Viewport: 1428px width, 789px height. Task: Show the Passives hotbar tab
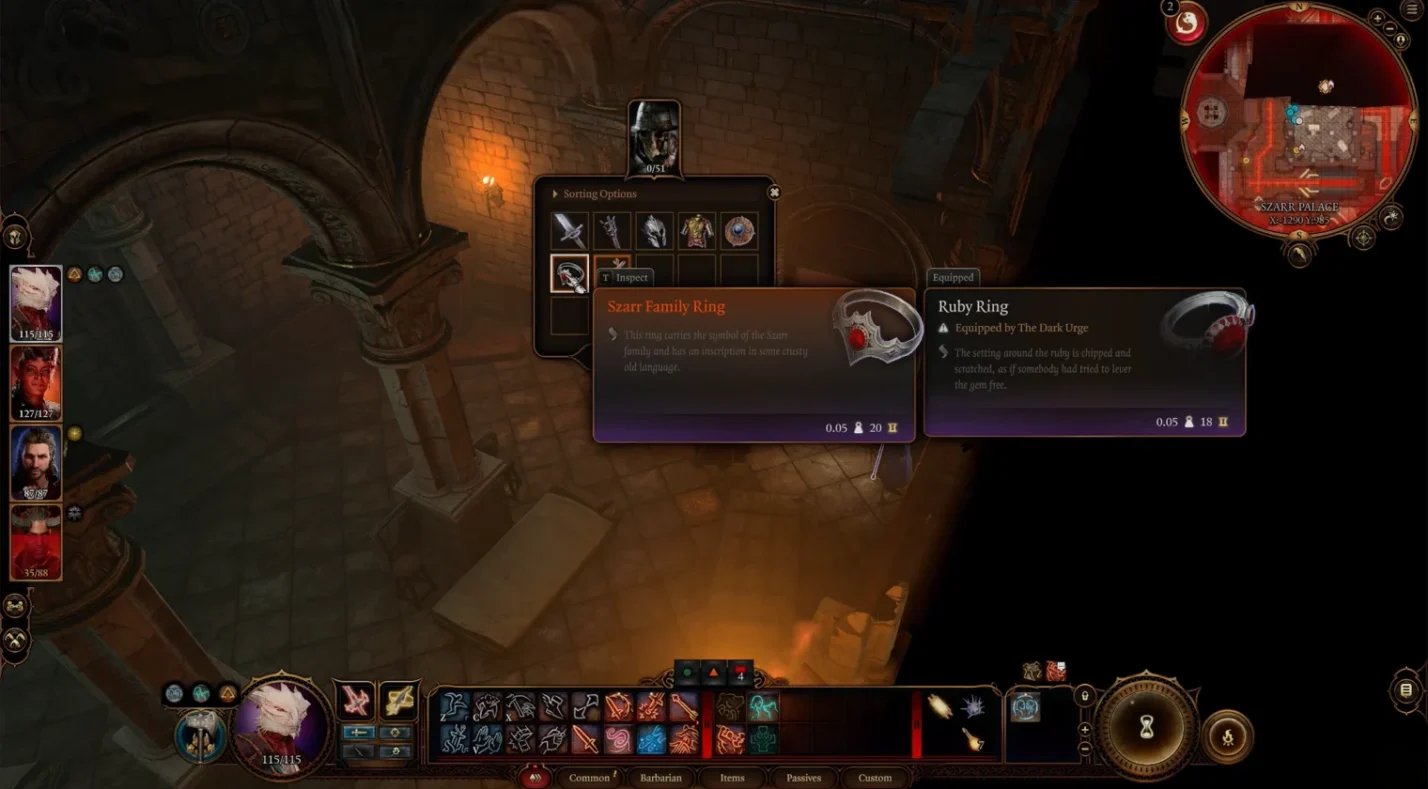pos(803,778)
